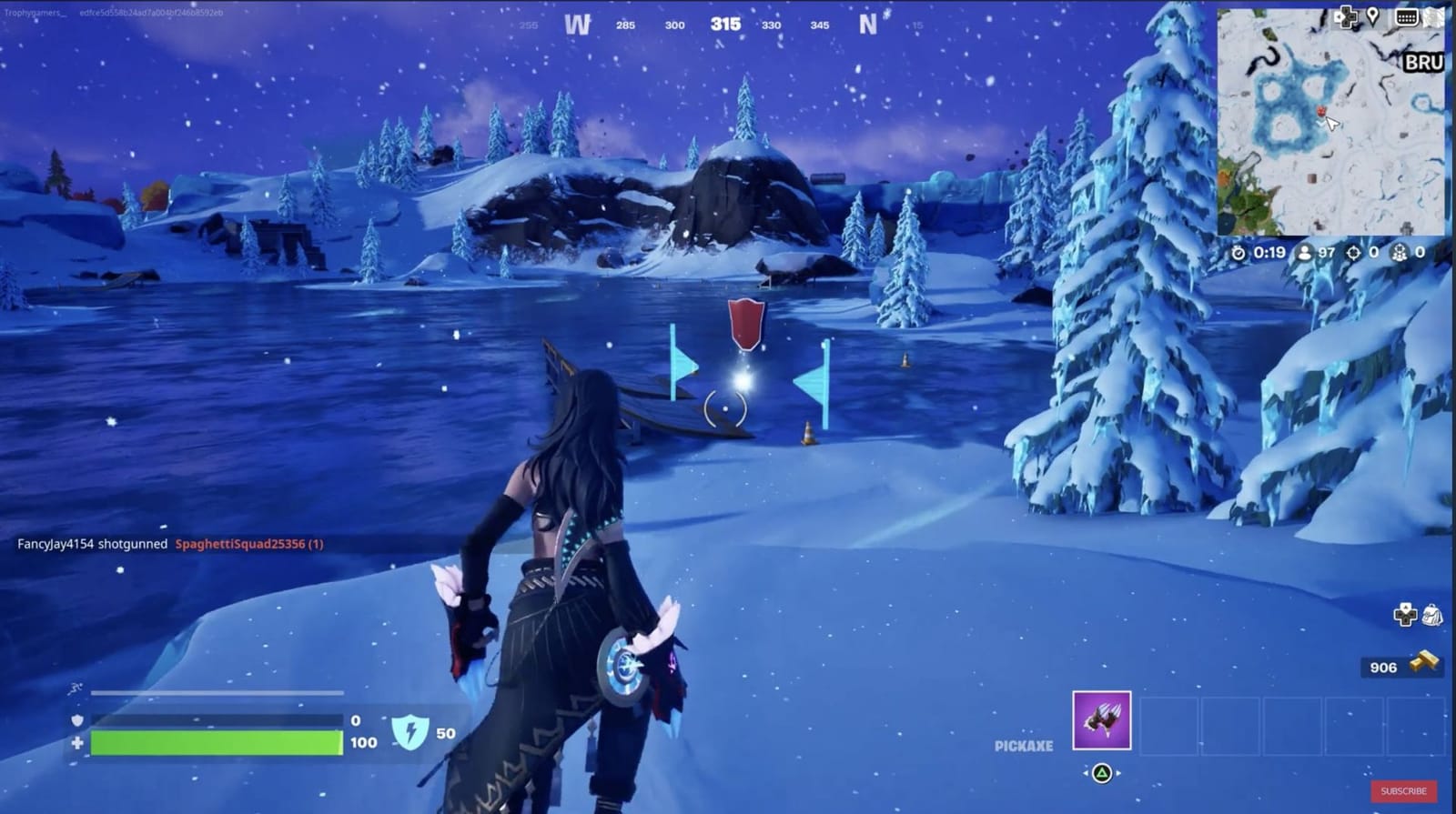Click the d-pad emote icon above the inventory bar
Screen dimensions: 1456x814
(1406, 616)
